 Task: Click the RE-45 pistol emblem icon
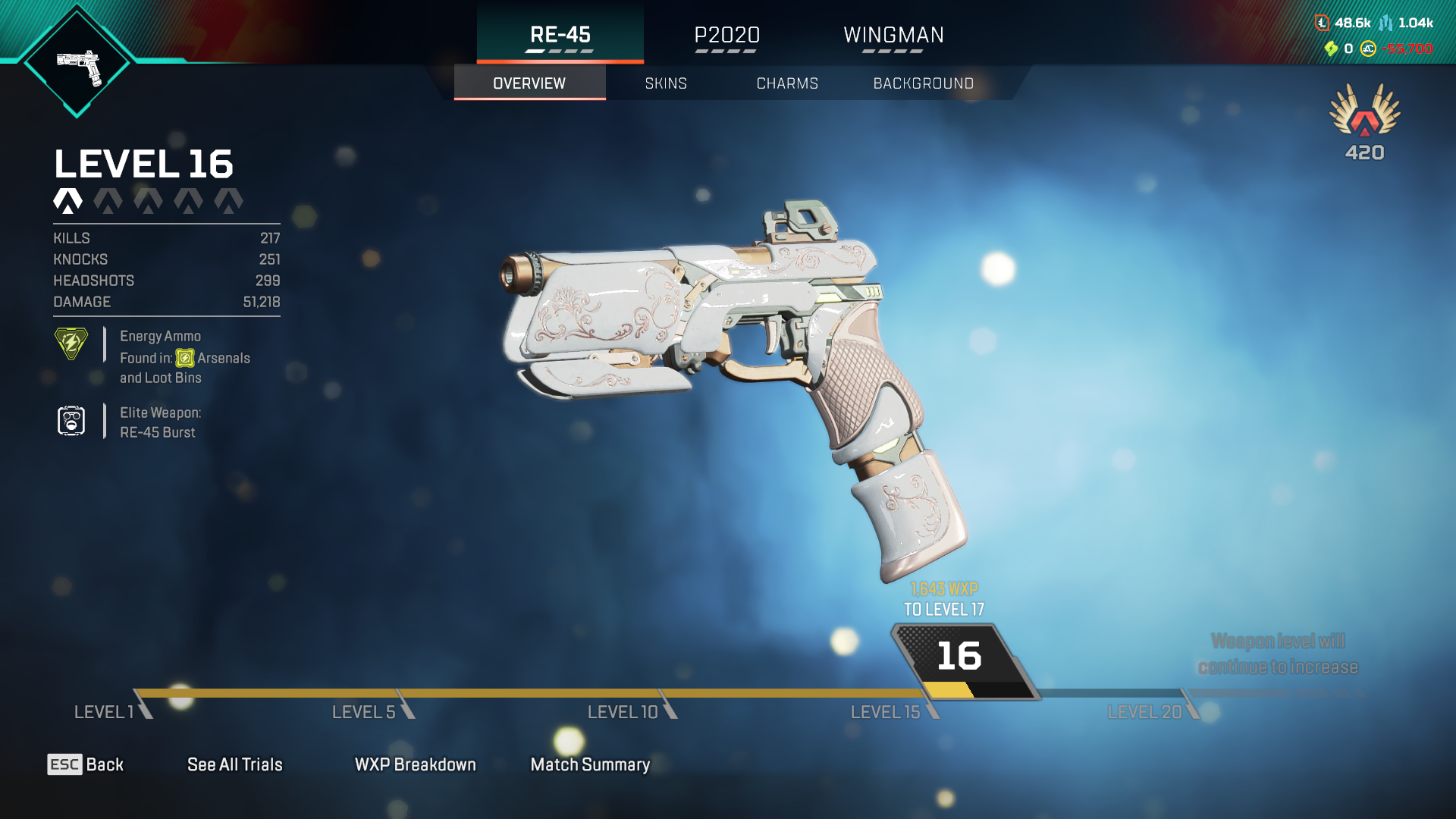coord(77,65)
